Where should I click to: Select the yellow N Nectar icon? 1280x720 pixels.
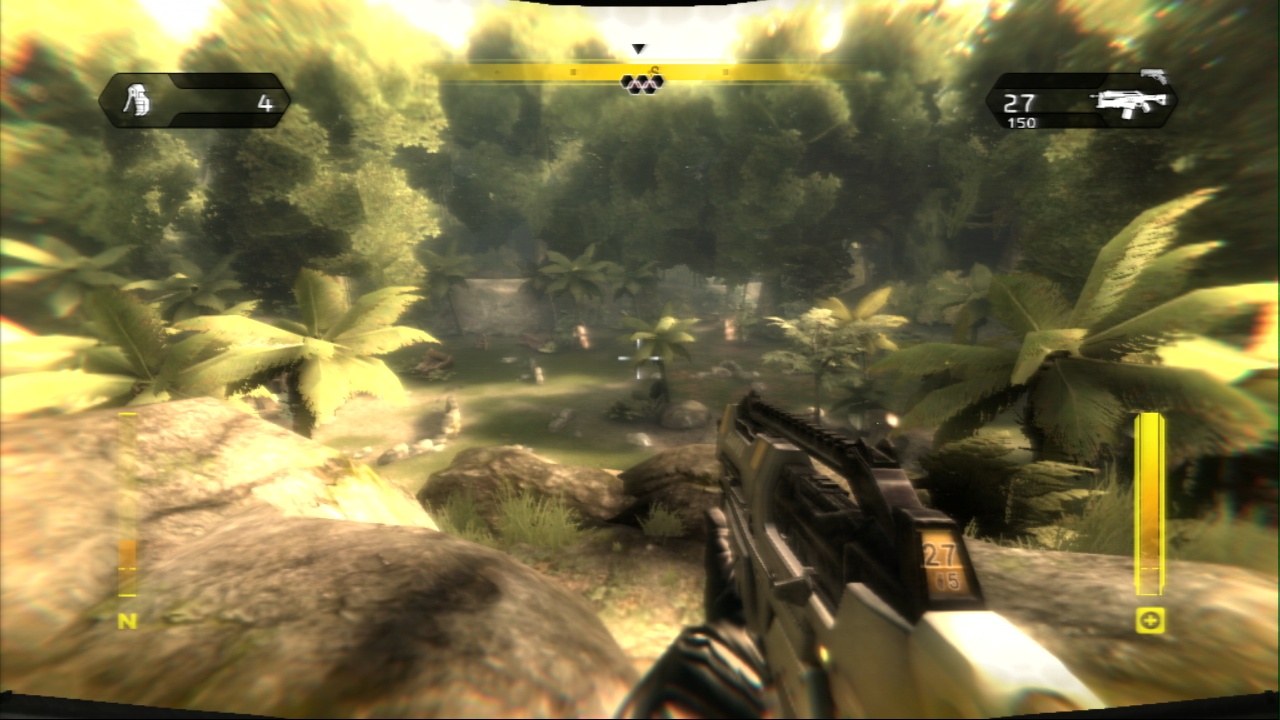coord(127,621)
